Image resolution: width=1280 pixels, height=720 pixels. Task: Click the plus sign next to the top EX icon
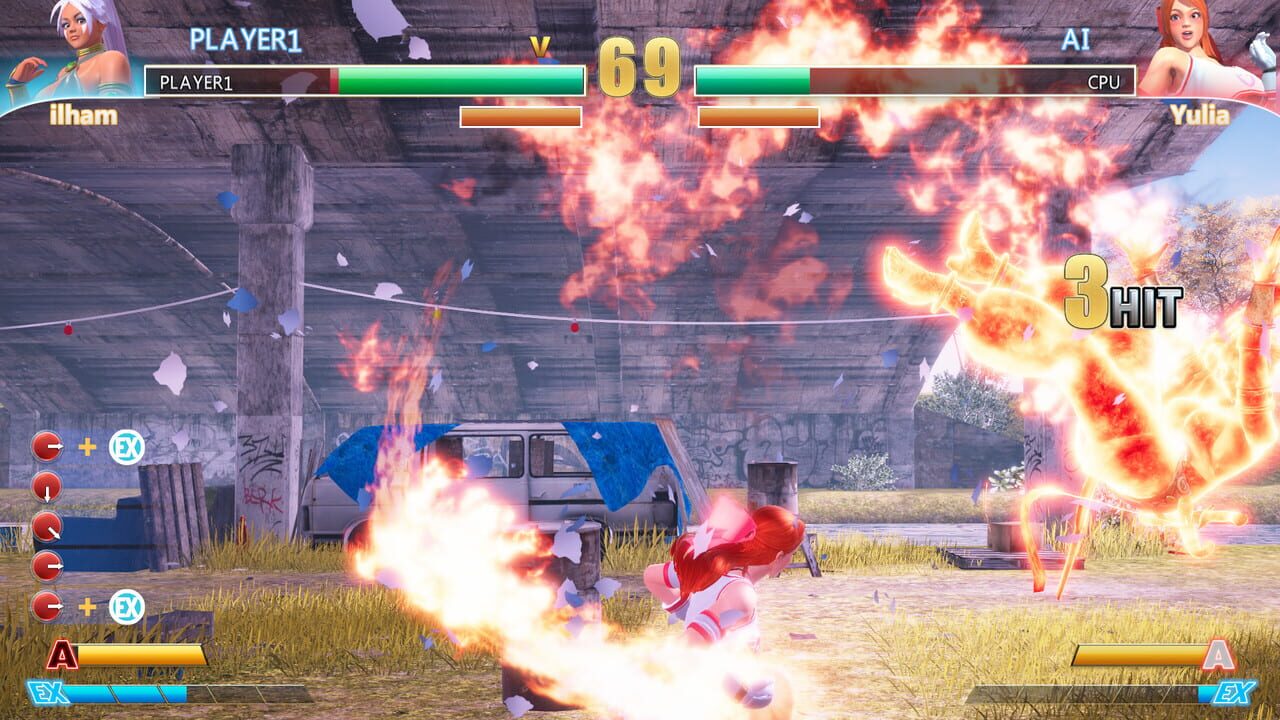point(88,444)
